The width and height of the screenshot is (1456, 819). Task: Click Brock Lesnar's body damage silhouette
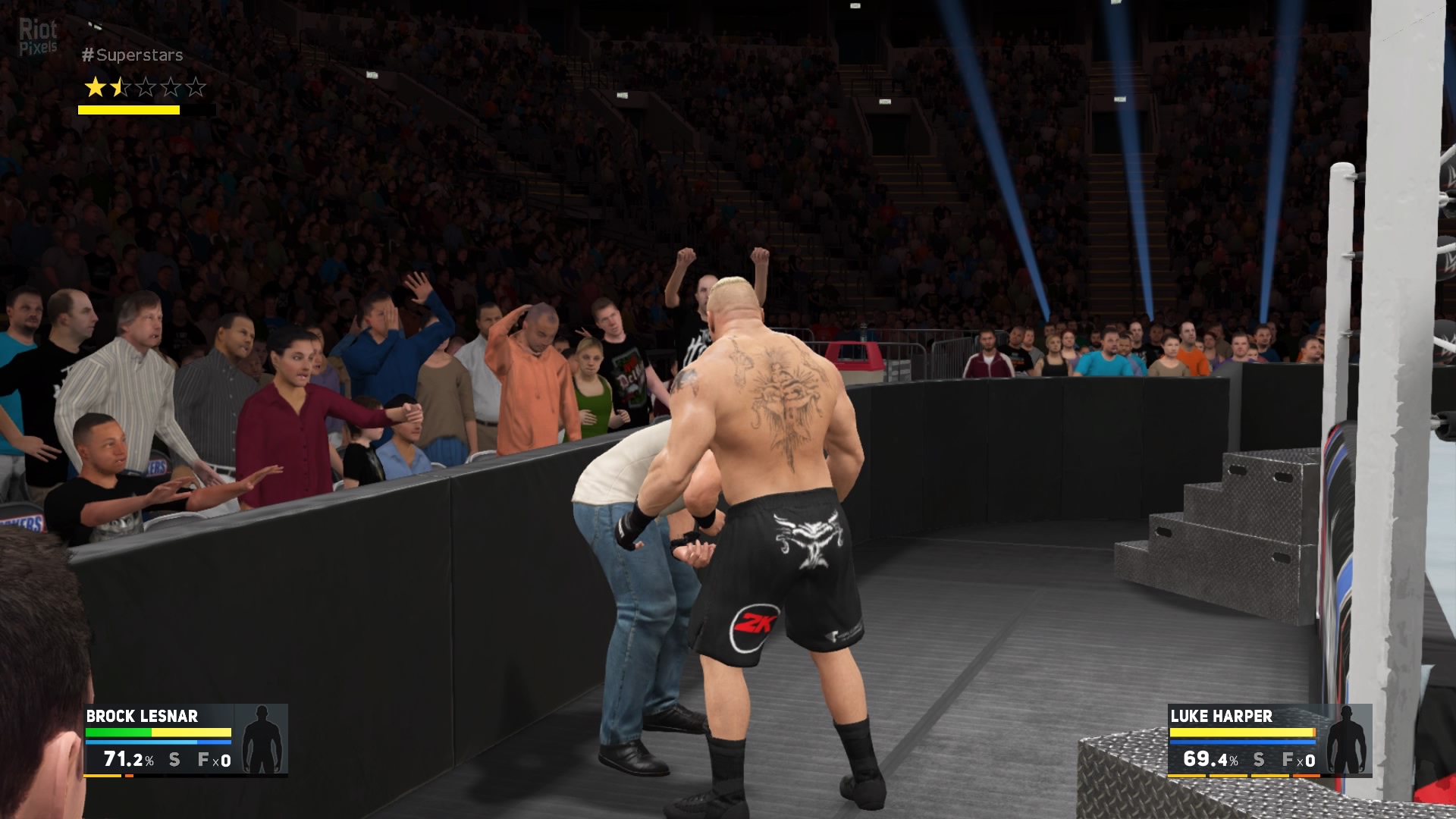[262, 739]
